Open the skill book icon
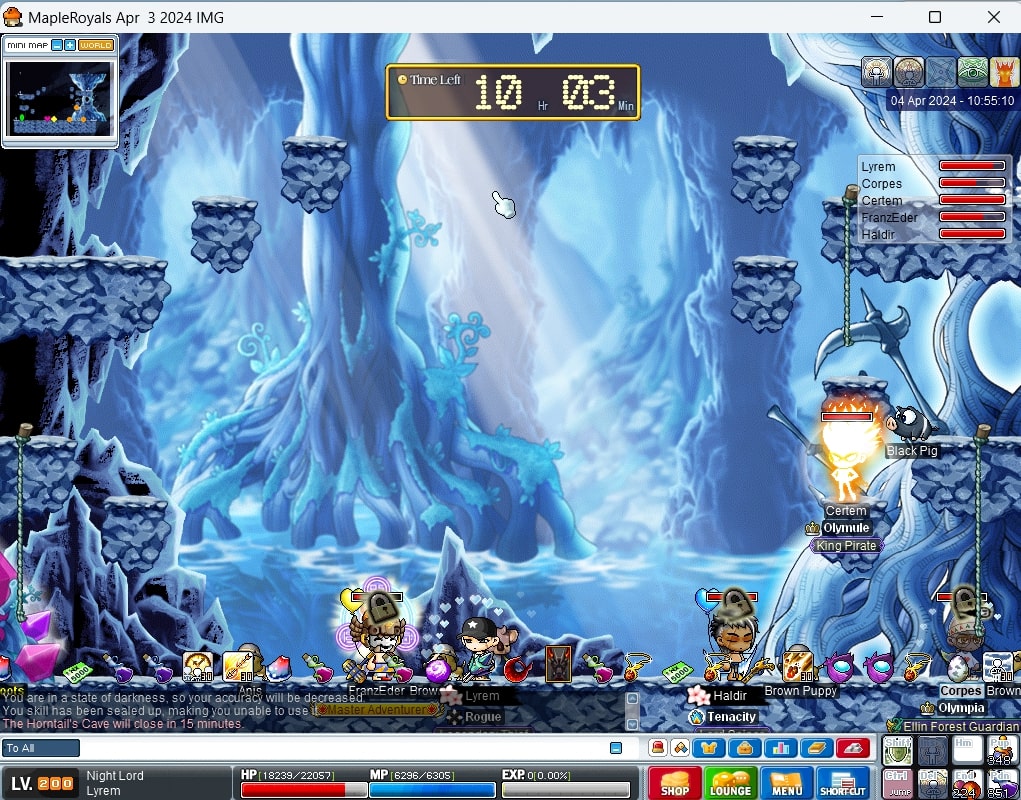 pyautogui.click(x=817, y=747)
